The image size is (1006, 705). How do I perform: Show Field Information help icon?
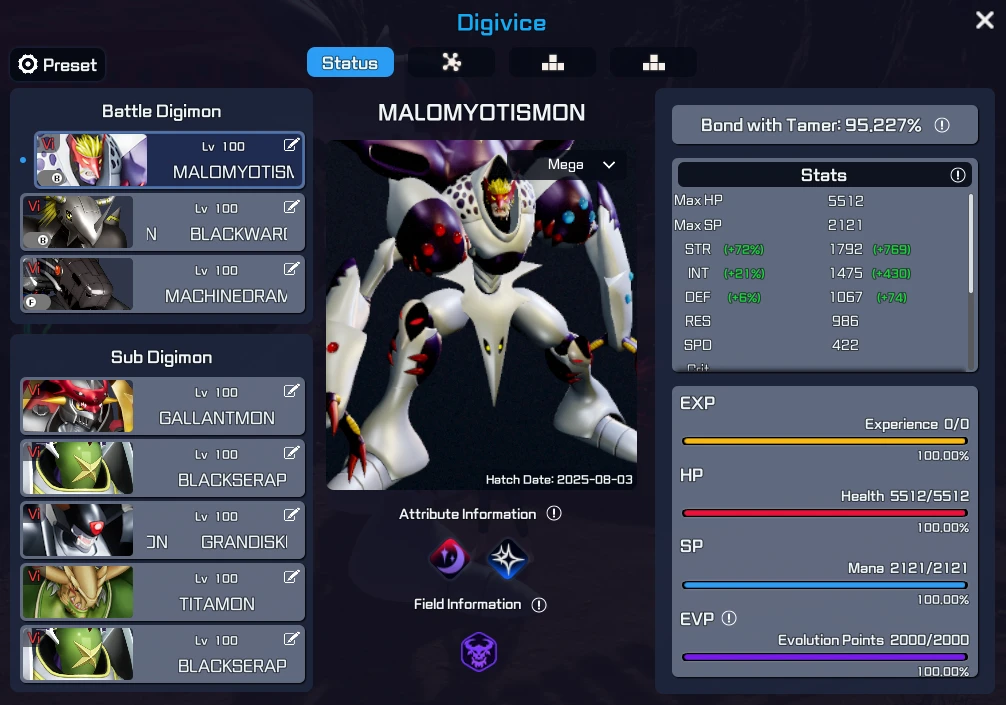click(x=539, y=605)
